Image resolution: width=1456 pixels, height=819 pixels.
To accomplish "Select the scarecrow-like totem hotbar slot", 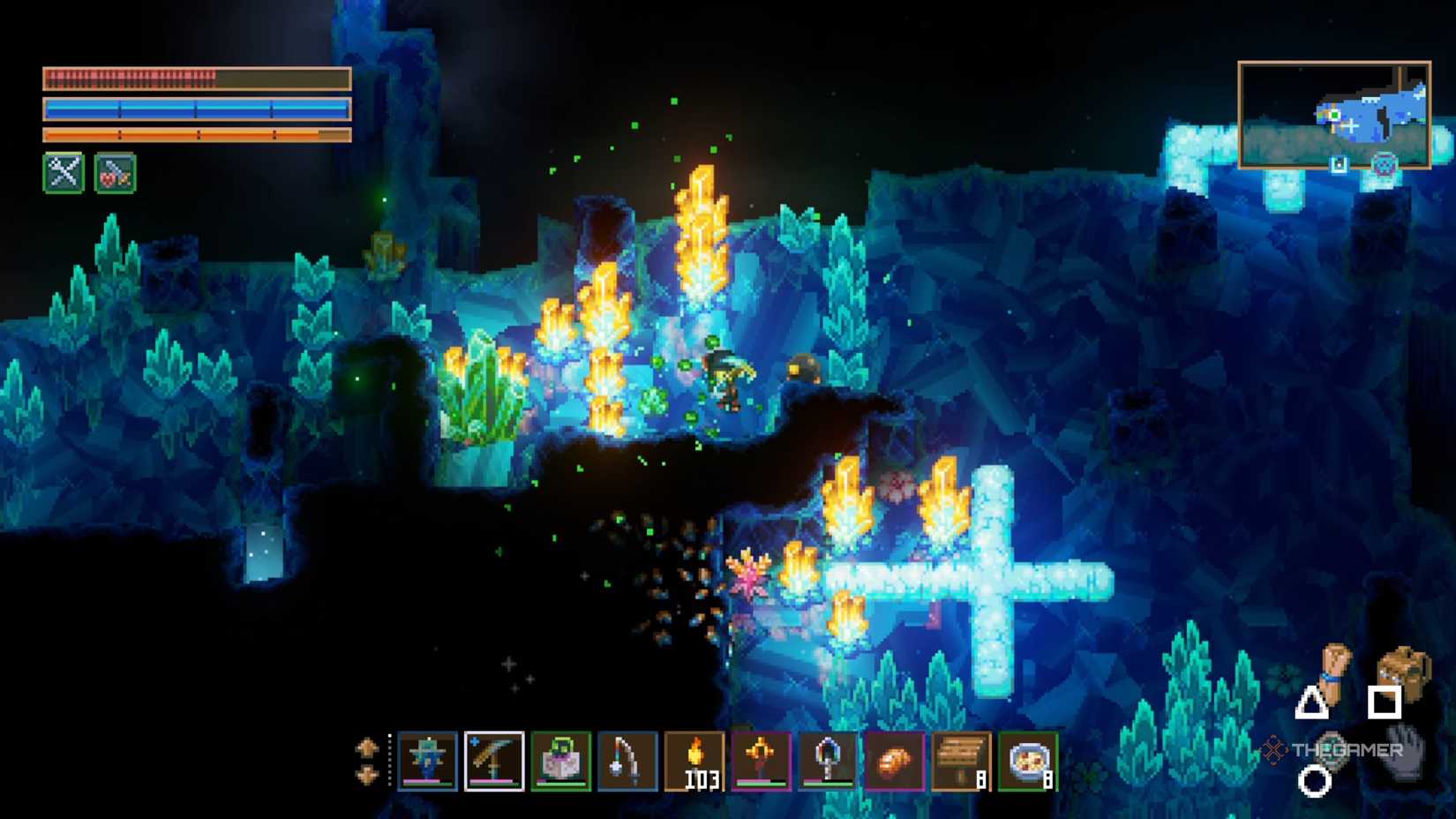I will pos(427,760).
